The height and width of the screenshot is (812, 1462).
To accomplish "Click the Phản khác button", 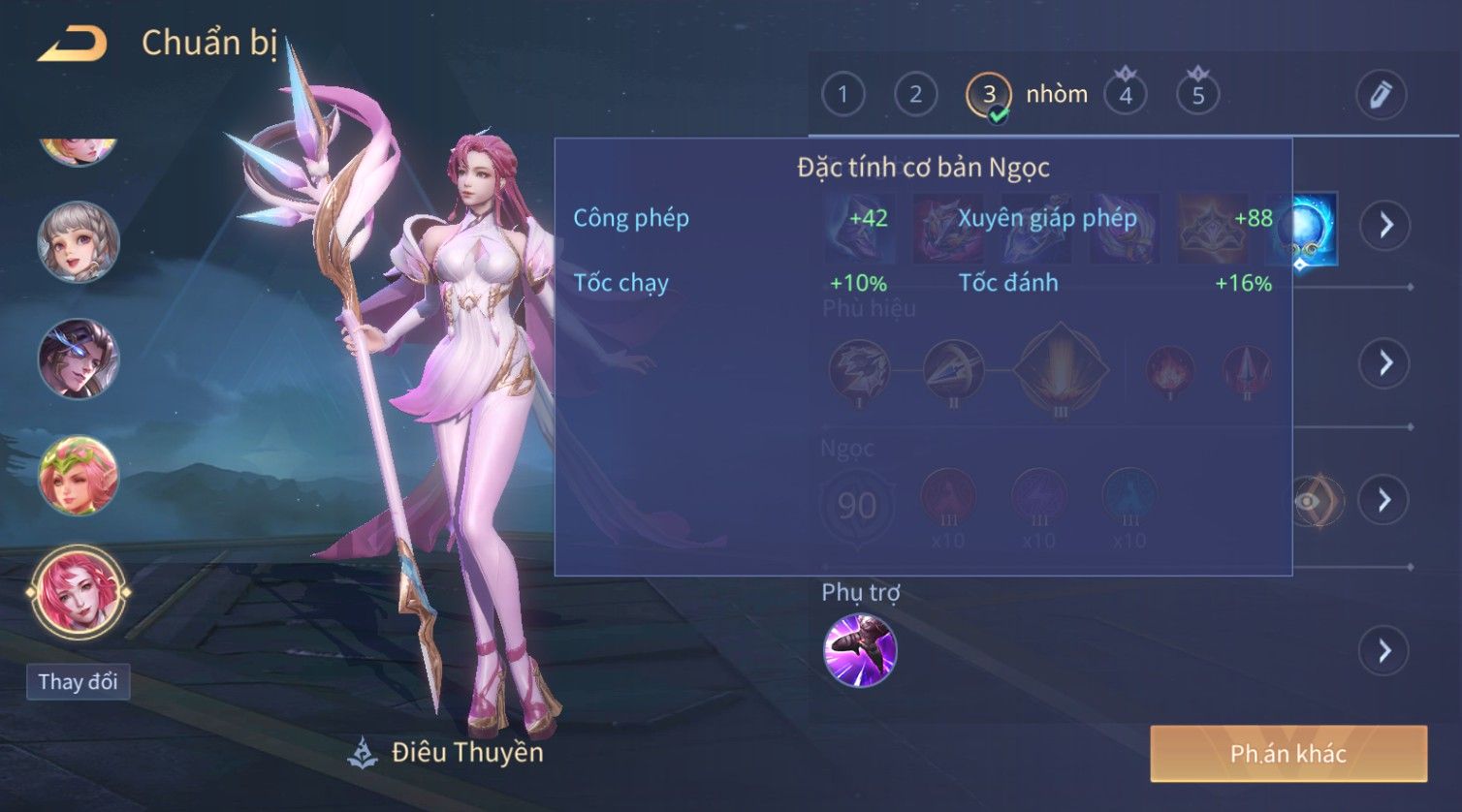I will (1288, 754).
